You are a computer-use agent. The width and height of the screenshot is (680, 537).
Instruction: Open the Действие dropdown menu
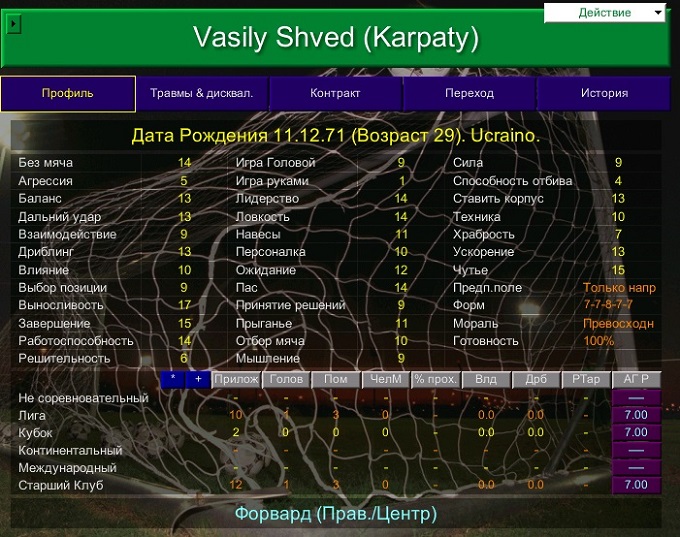tap(605, 13)
